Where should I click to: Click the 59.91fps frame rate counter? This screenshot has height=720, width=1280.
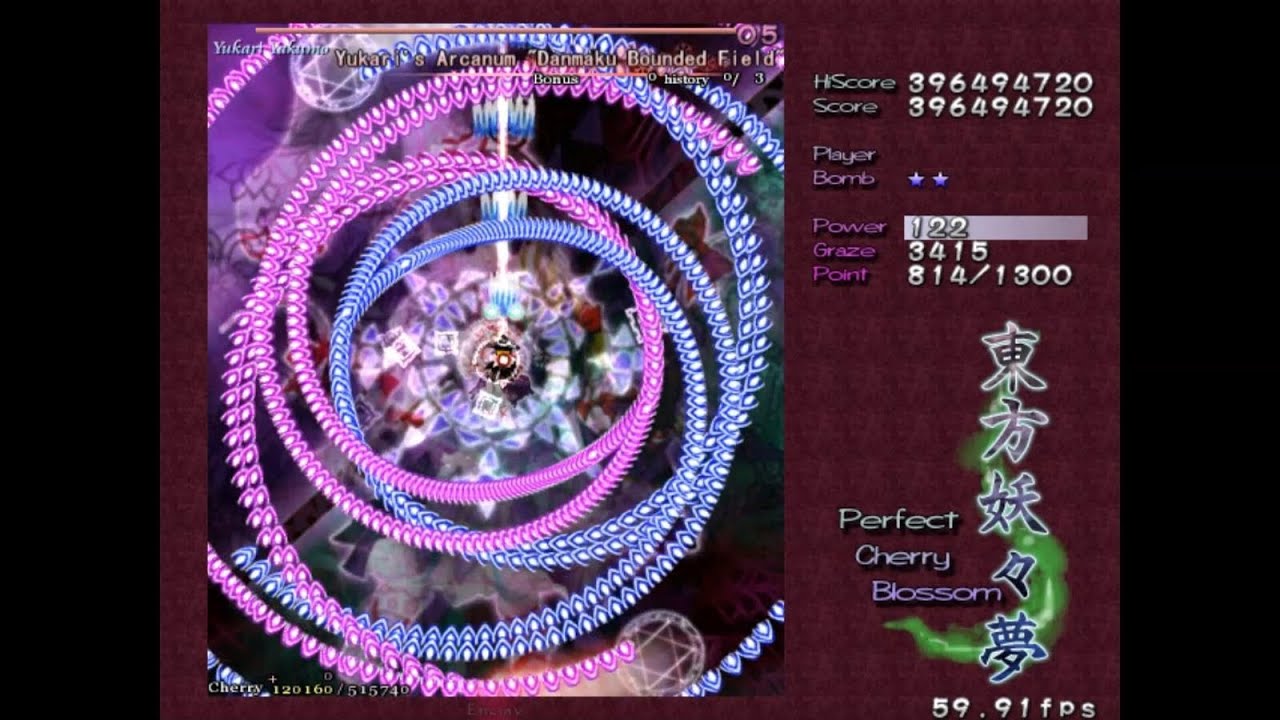tap(1017, 705)
